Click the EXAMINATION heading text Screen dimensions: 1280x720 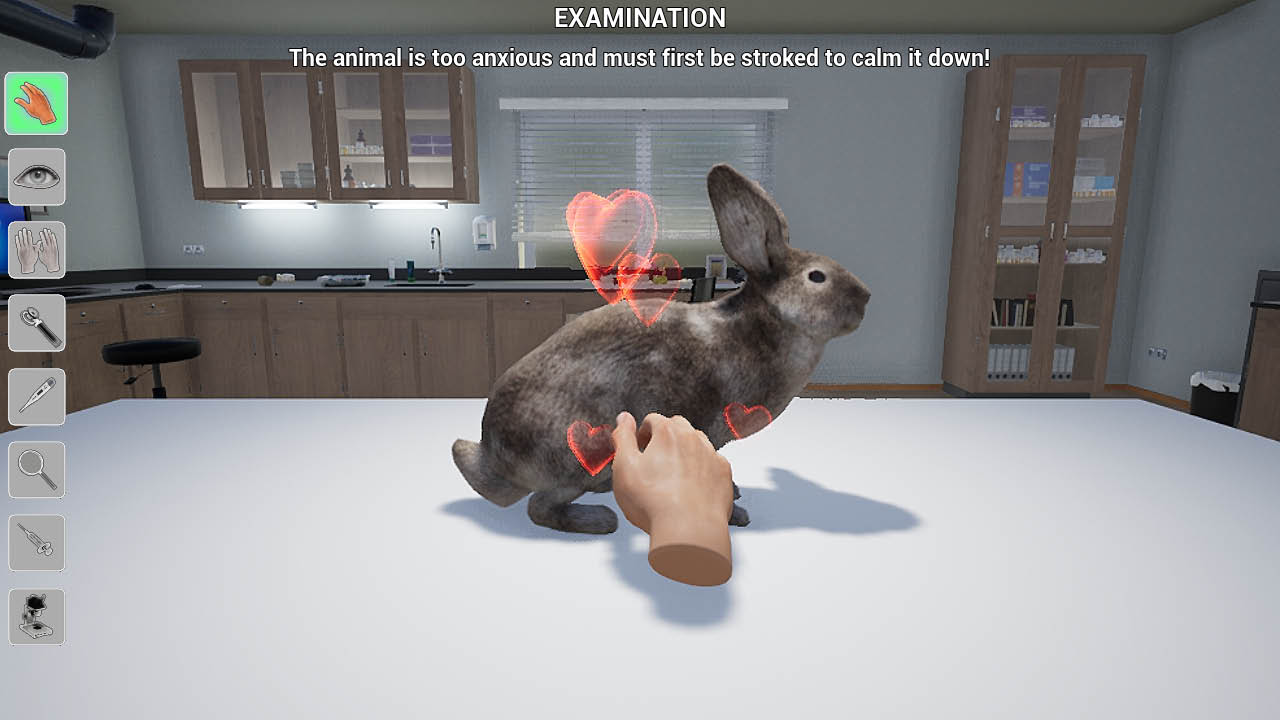tap(639, 18)
